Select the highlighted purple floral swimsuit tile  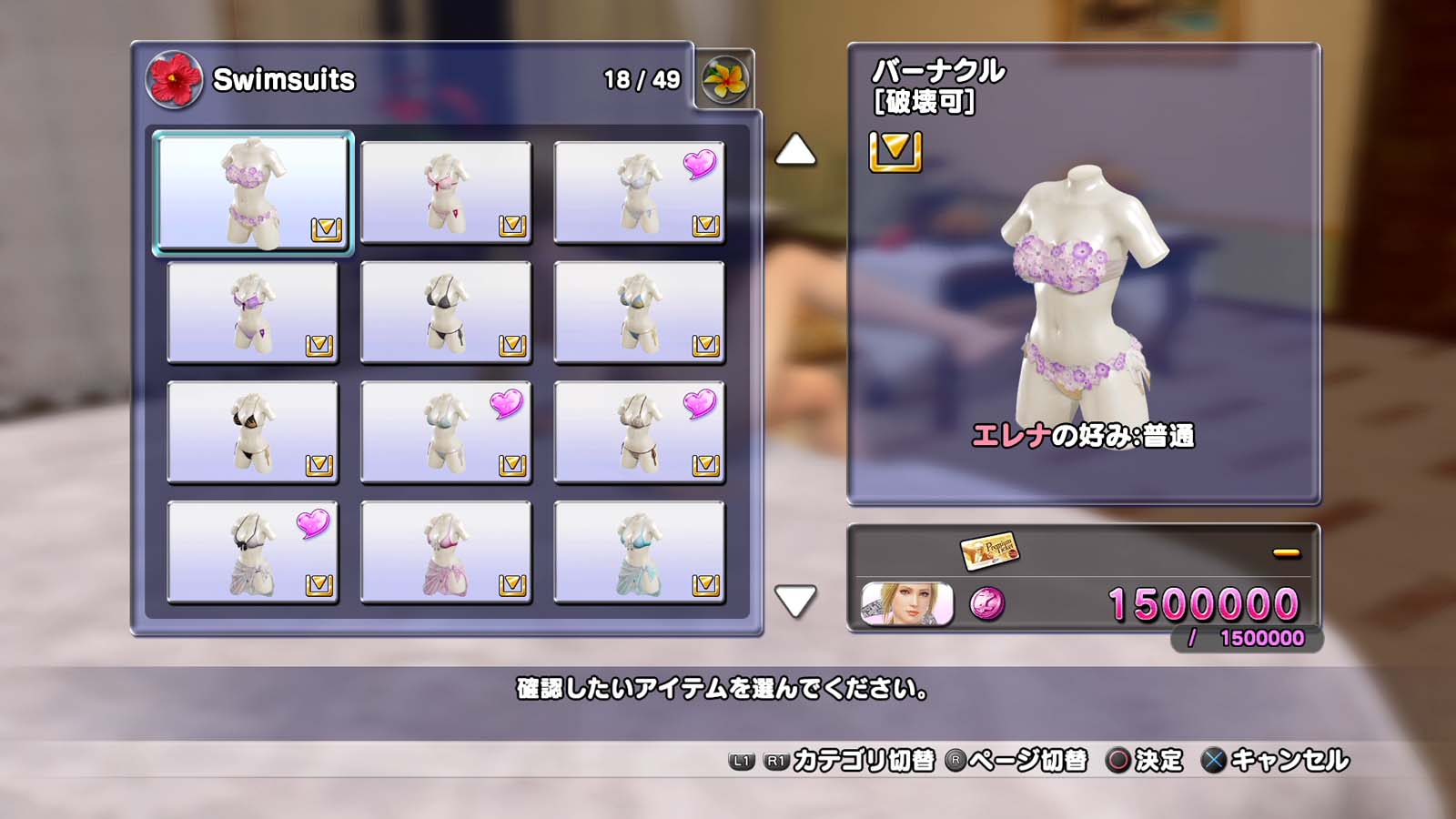point(252,192)
